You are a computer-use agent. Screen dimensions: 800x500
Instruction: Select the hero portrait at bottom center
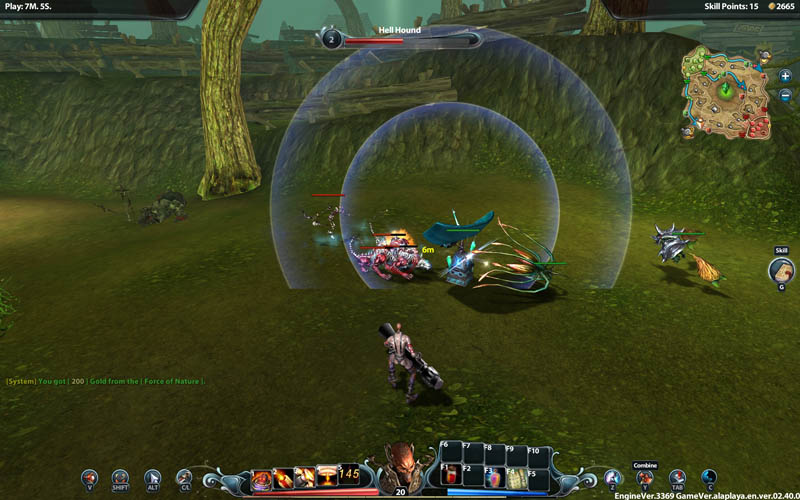point(400,467)
